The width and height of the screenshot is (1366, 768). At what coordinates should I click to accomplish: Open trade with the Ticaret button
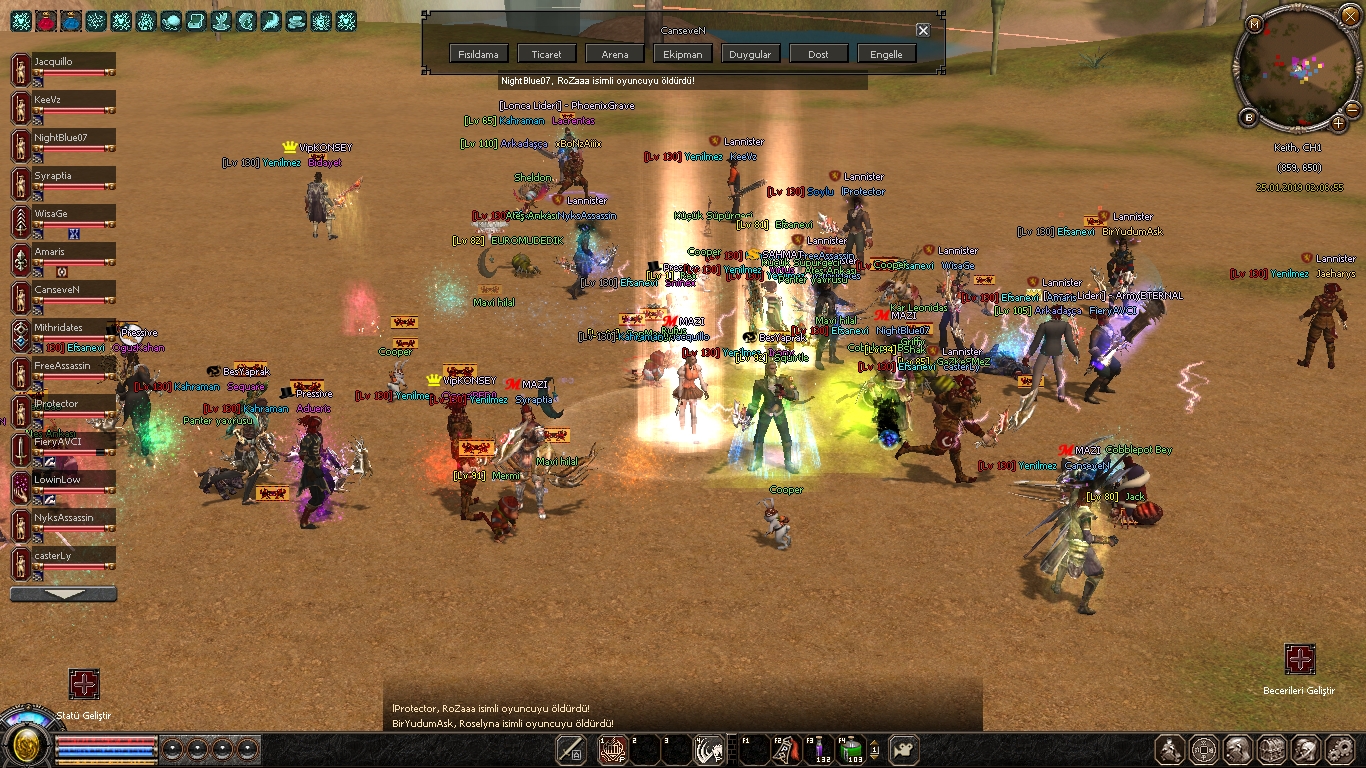[x=547, y=54]
